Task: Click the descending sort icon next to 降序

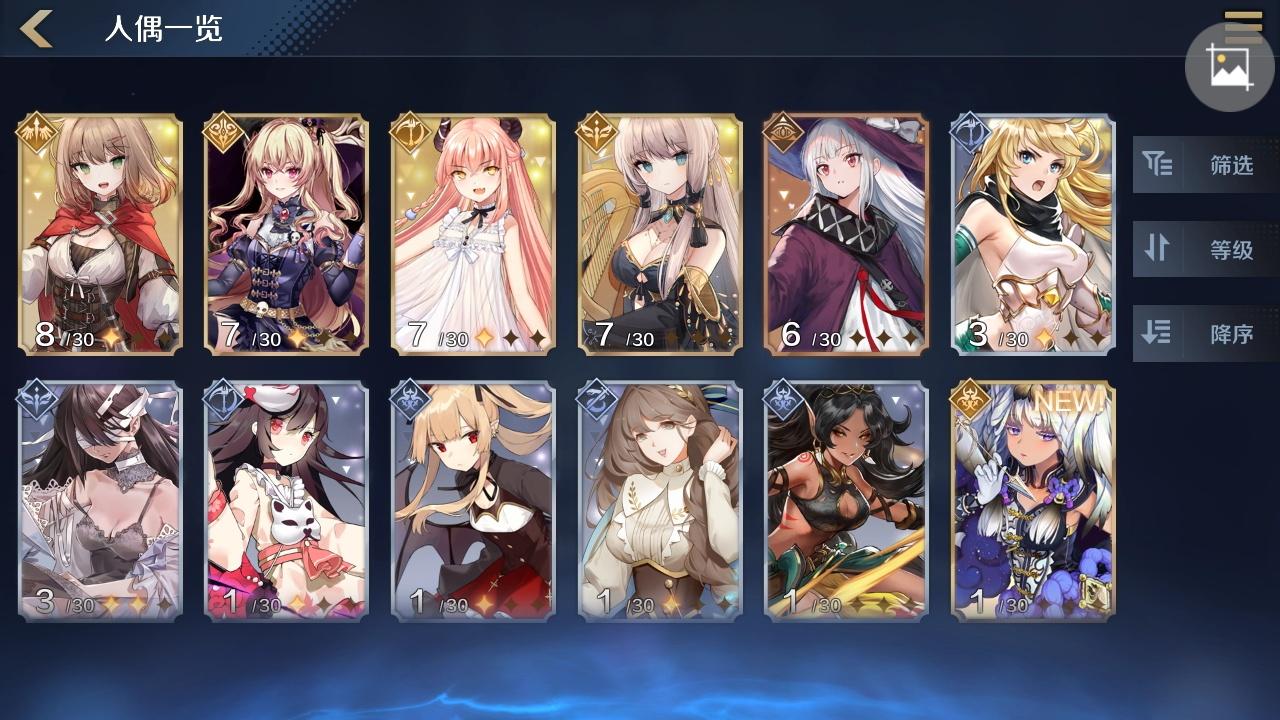Action: pyautogui.click(x=1158, y=333)
